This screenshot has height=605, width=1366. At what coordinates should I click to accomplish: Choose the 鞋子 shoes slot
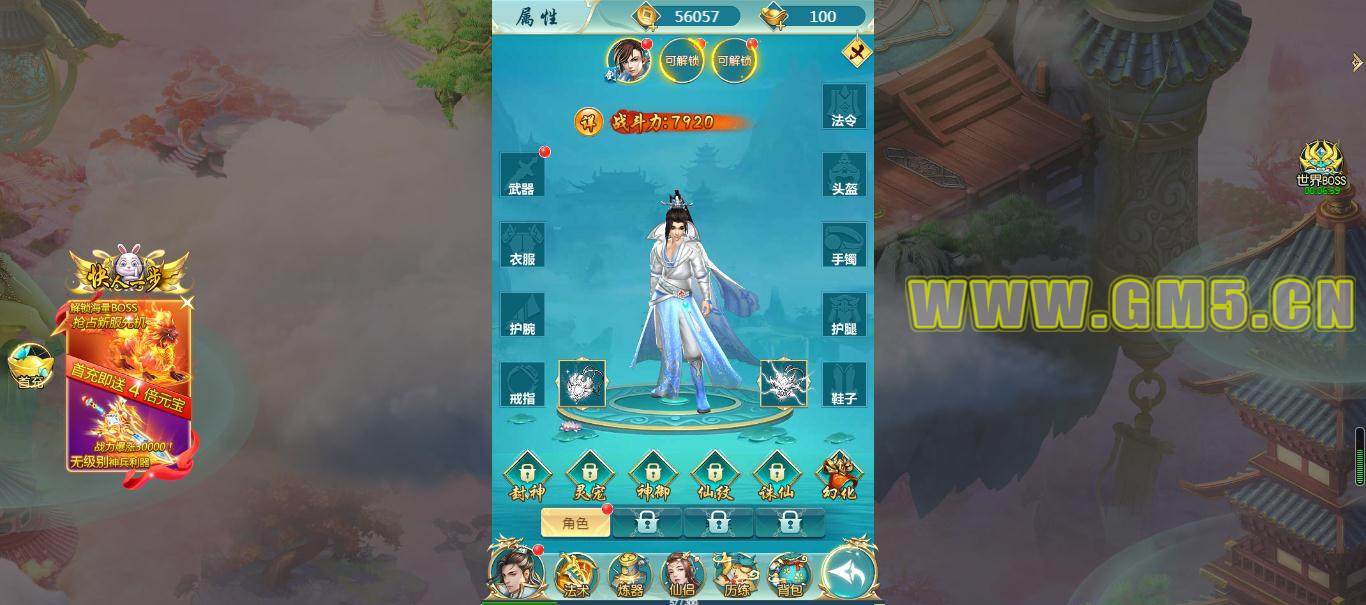845,384
